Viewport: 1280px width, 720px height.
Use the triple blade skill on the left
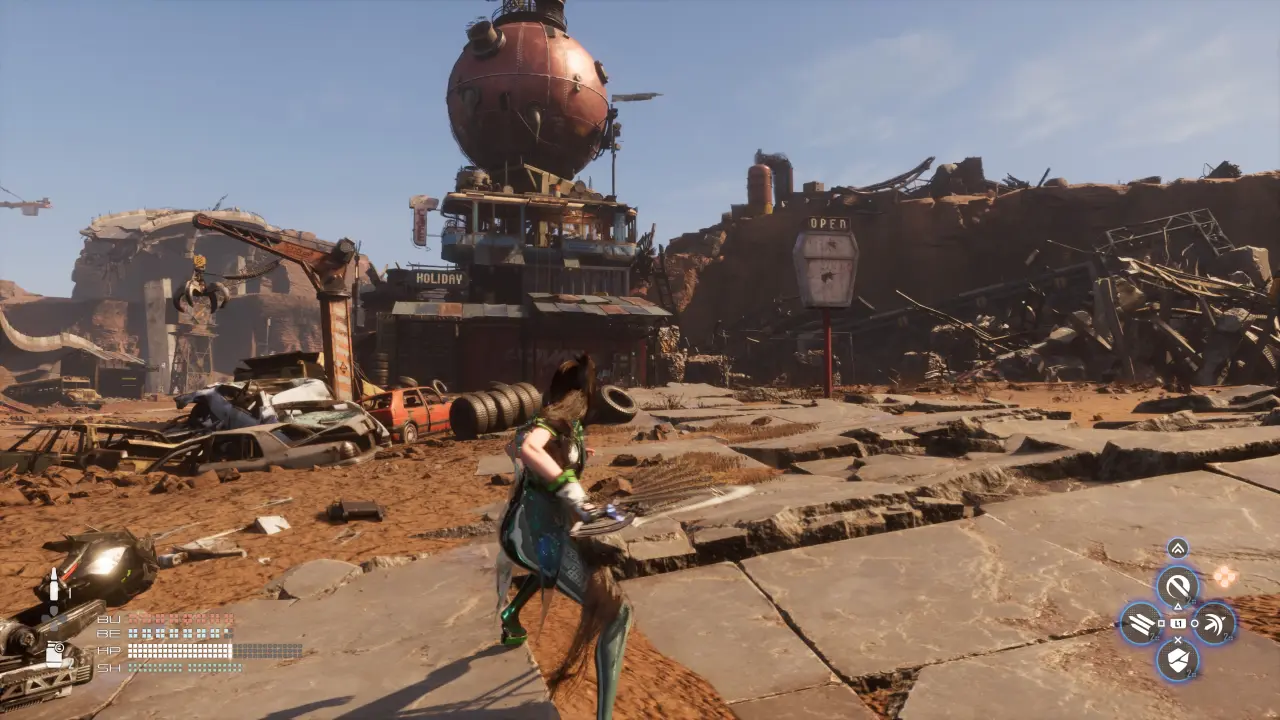click(1140, 623)
